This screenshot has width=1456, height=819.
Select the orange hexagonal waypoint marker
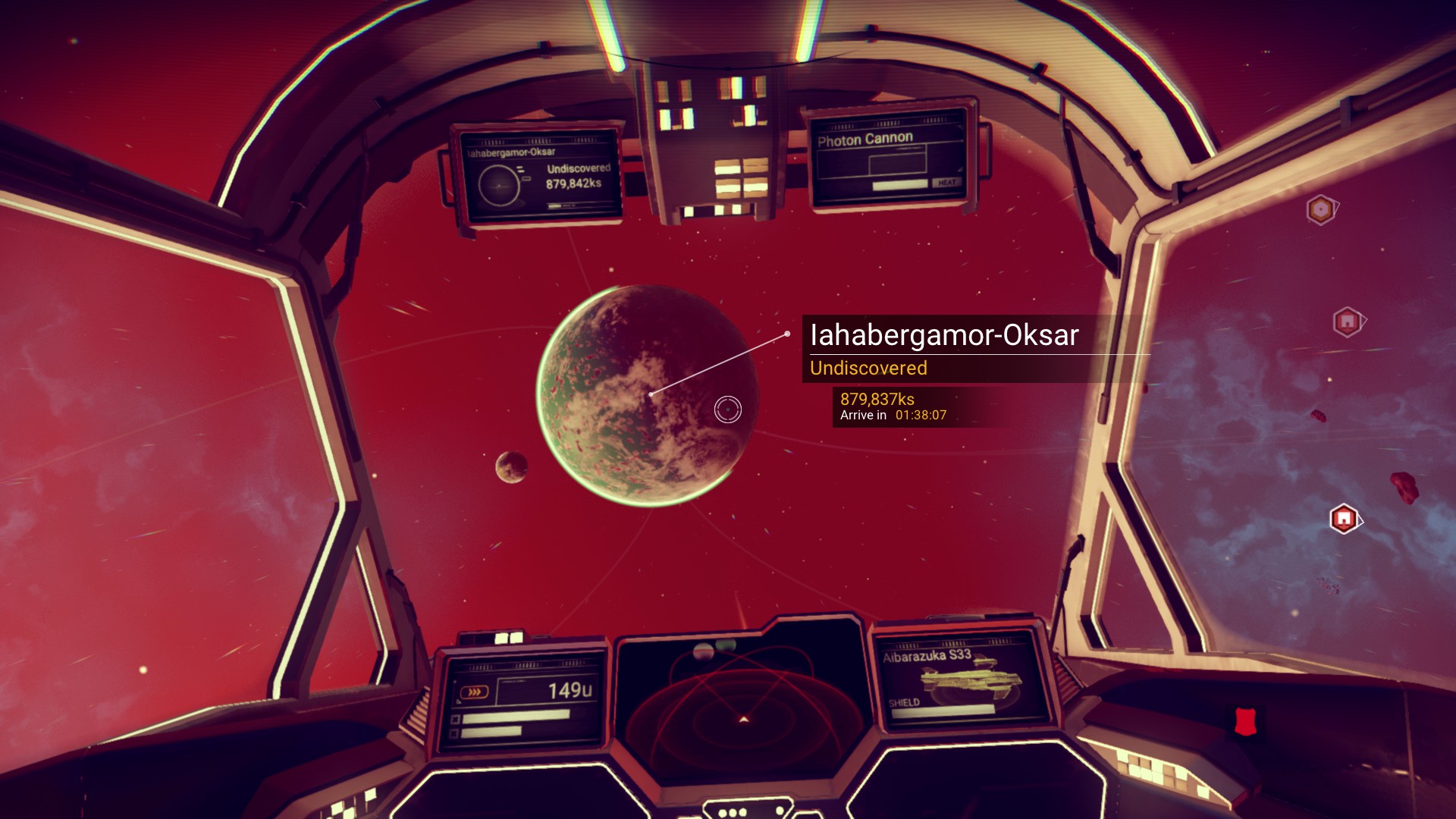tap(1321, 210)
